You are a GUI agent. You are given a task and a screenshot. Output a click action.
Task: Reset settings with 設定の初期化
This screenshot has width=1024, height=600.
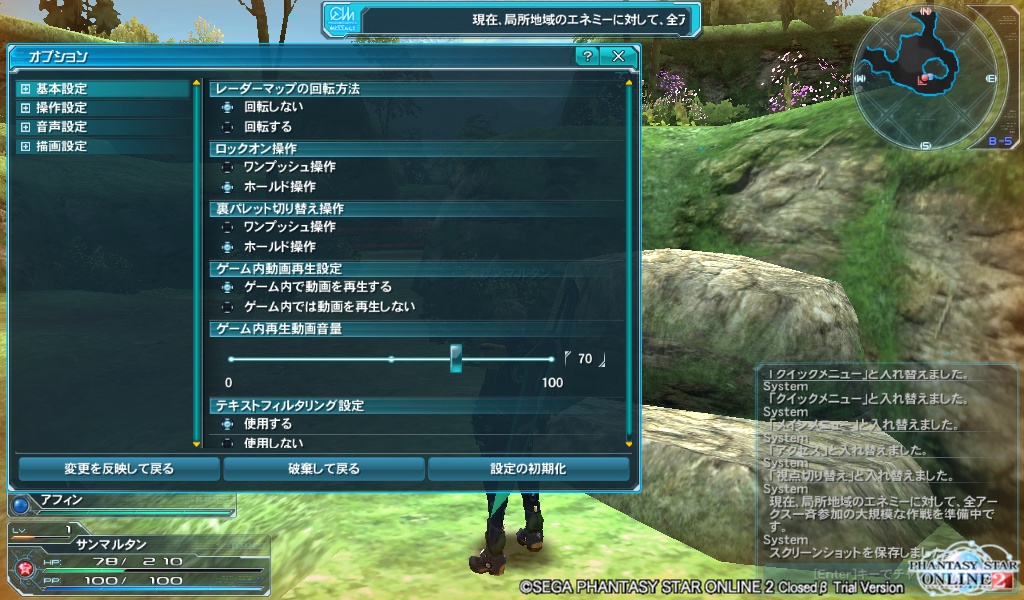(528, 468)
